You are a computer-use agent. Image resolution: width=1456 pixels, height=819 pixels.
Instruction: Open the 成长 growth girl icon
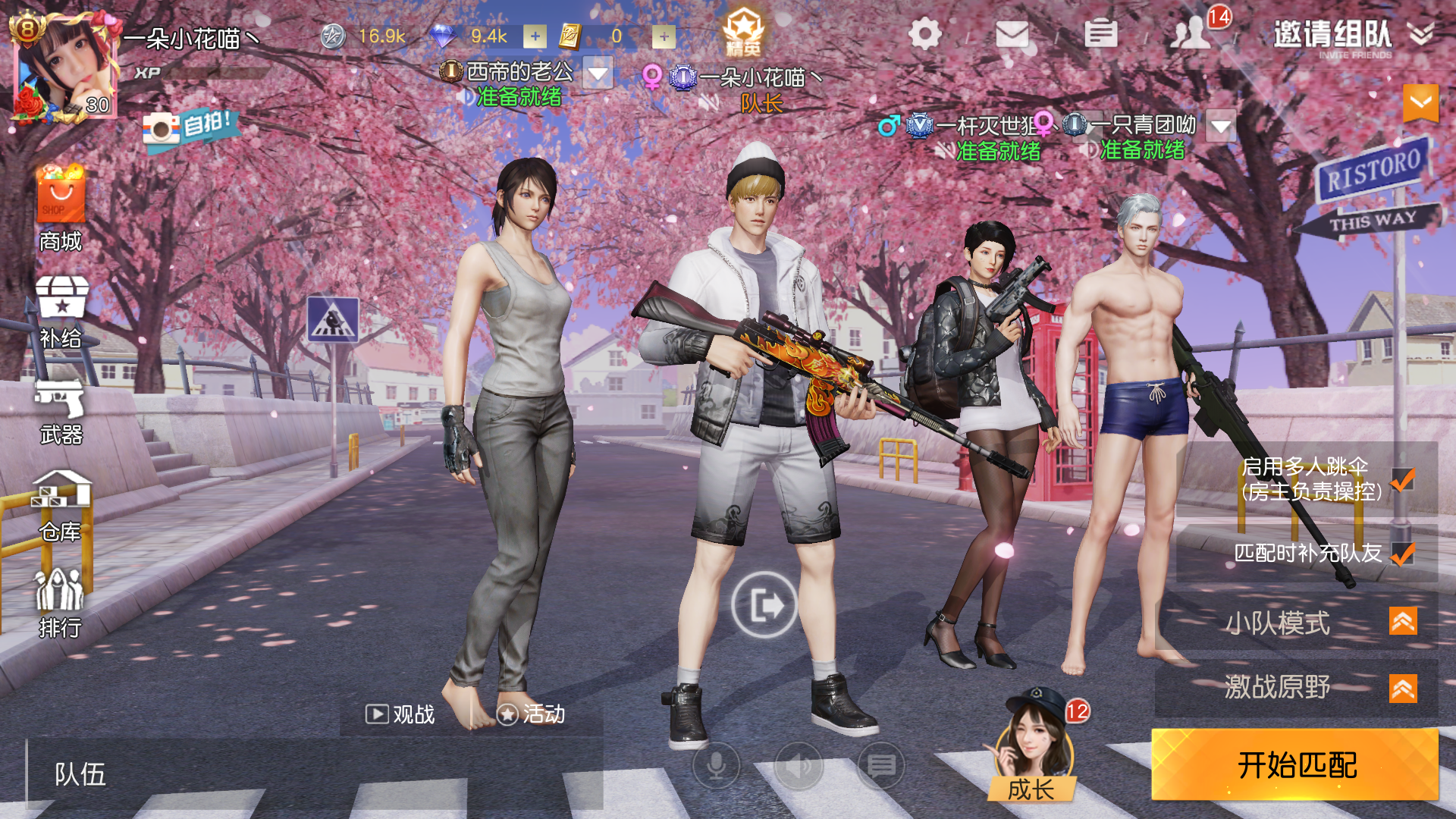(x=1031, y=747)
